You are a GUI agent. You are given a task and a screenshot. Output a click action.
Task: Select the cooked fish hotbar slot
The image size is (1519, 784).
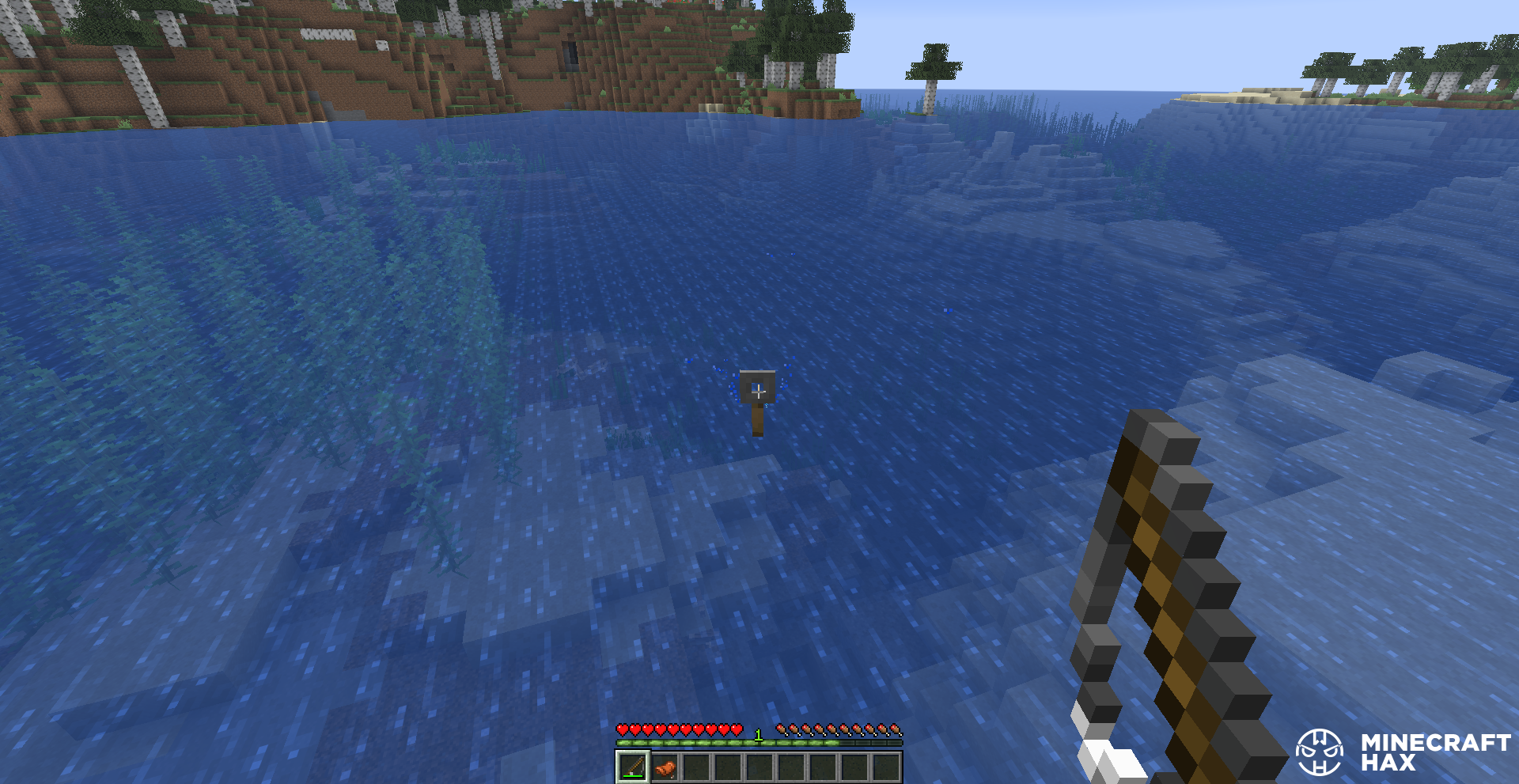[x=665, y=767]
